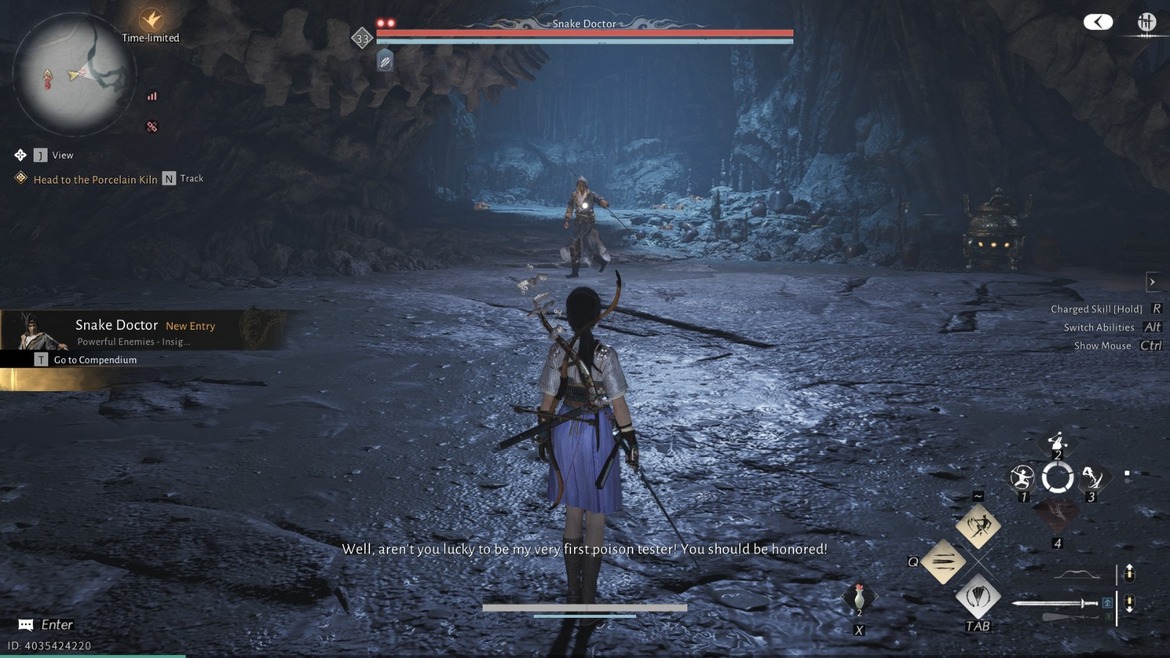Click the white back arrow pill button
Image resolution: width=1170 pixels, height=658 pixels.
point(1097,22)
